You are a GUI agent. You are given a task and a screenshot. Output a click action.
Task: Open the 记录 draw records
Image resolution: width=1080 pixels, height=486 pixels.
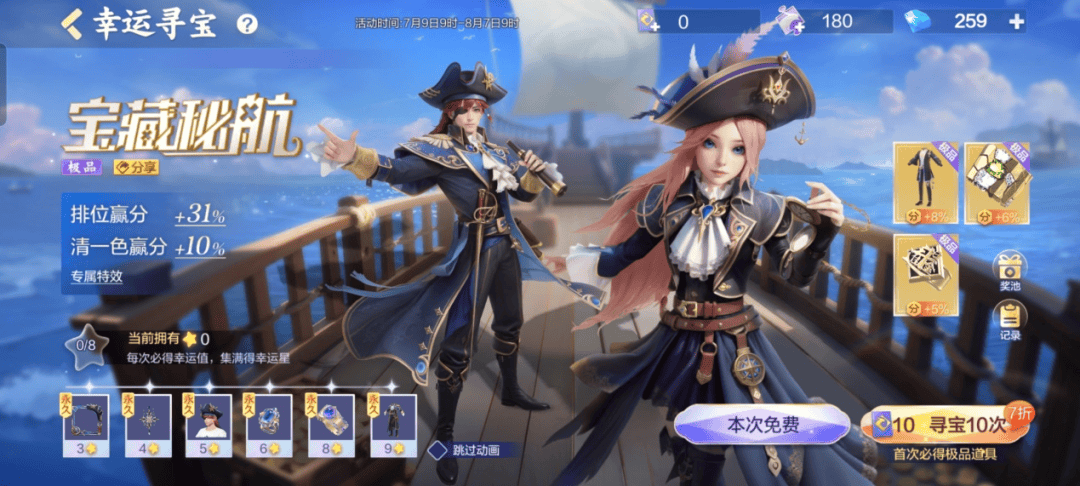[1009, 322]
